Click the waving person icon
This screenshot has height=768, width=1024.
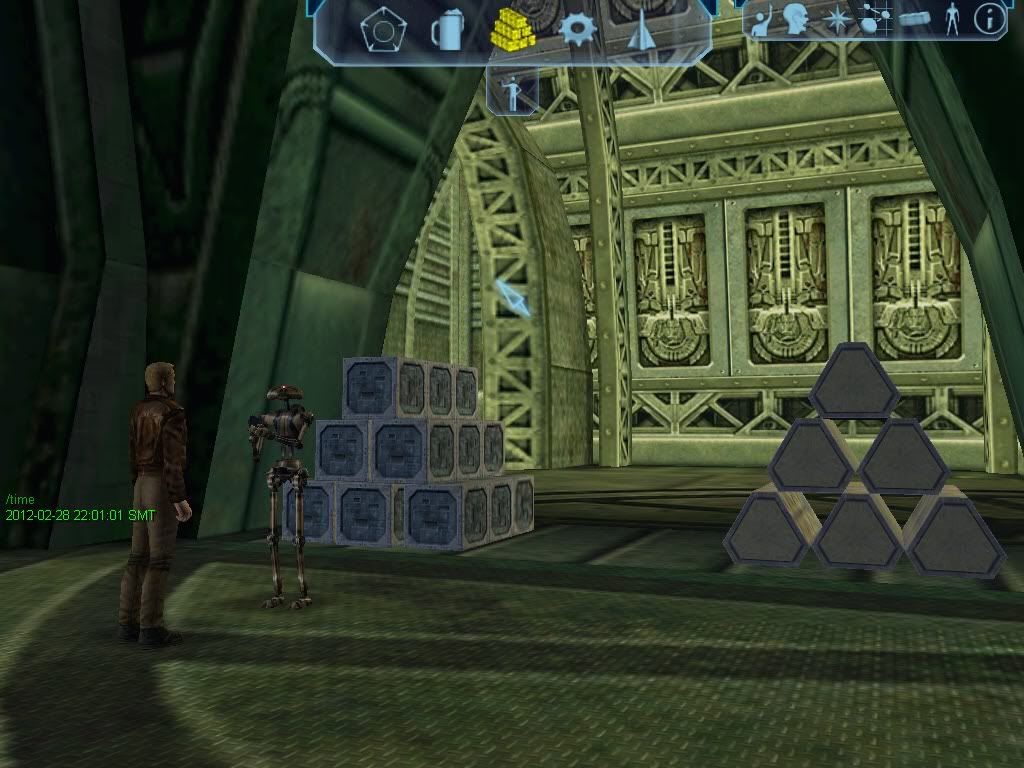pyautogui.click(x=762, y=20)
